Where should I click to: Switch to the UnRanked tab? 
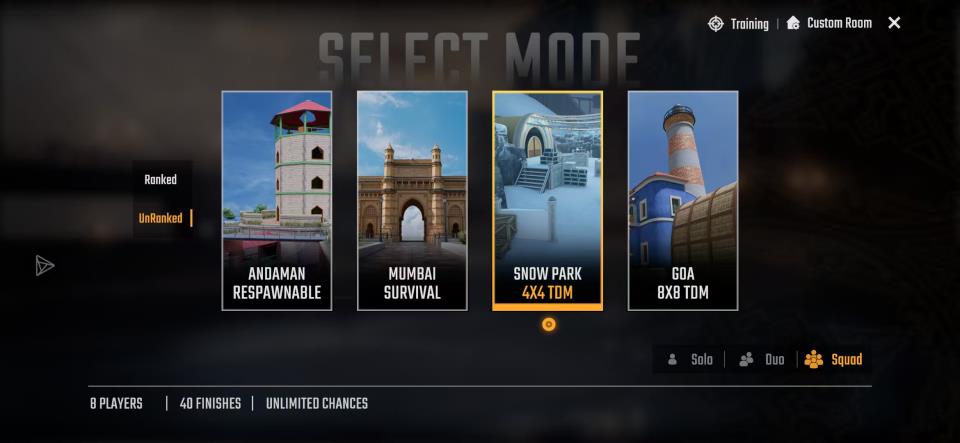[161, 218]
